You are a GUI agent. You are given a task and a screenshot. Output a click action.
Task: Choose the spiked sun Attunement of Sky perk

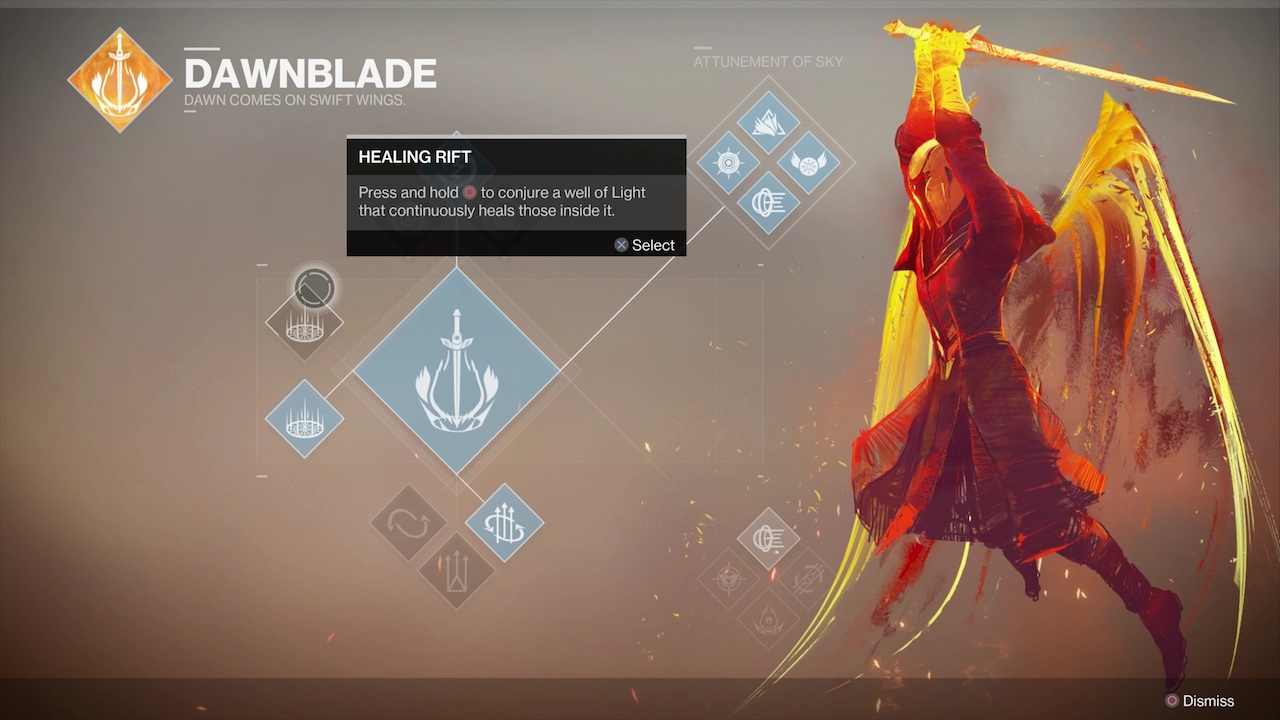click(x=728, y=163)
